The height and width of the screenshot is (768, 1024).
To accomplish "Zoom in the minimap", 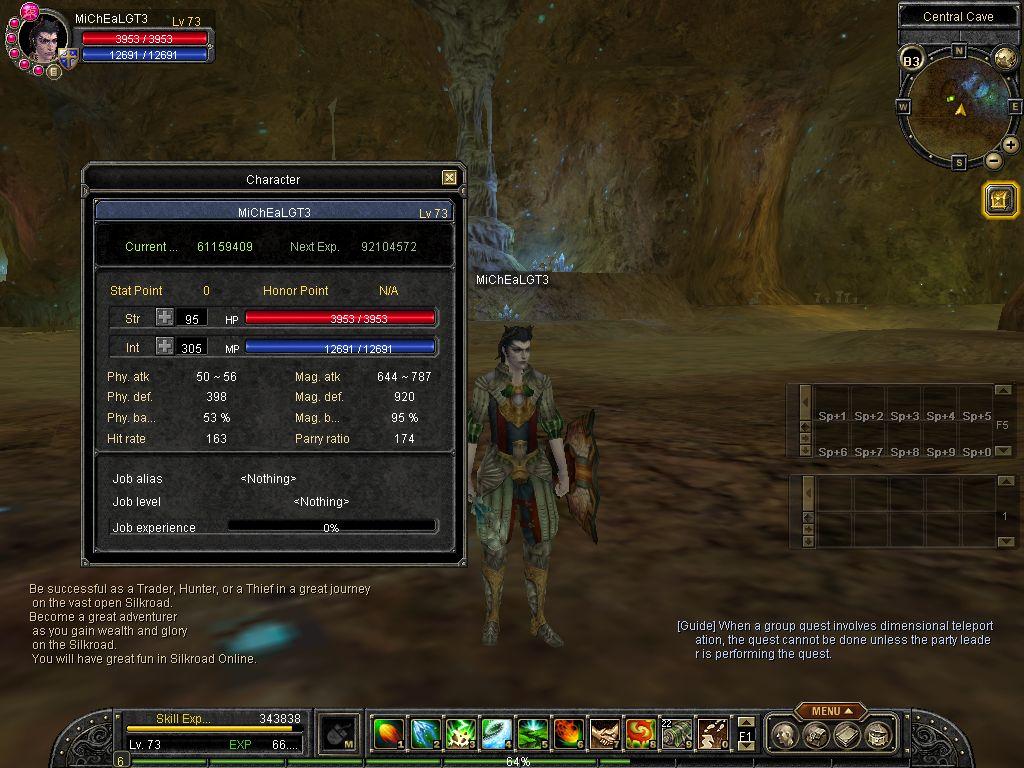I will [x=1011, y=145].
